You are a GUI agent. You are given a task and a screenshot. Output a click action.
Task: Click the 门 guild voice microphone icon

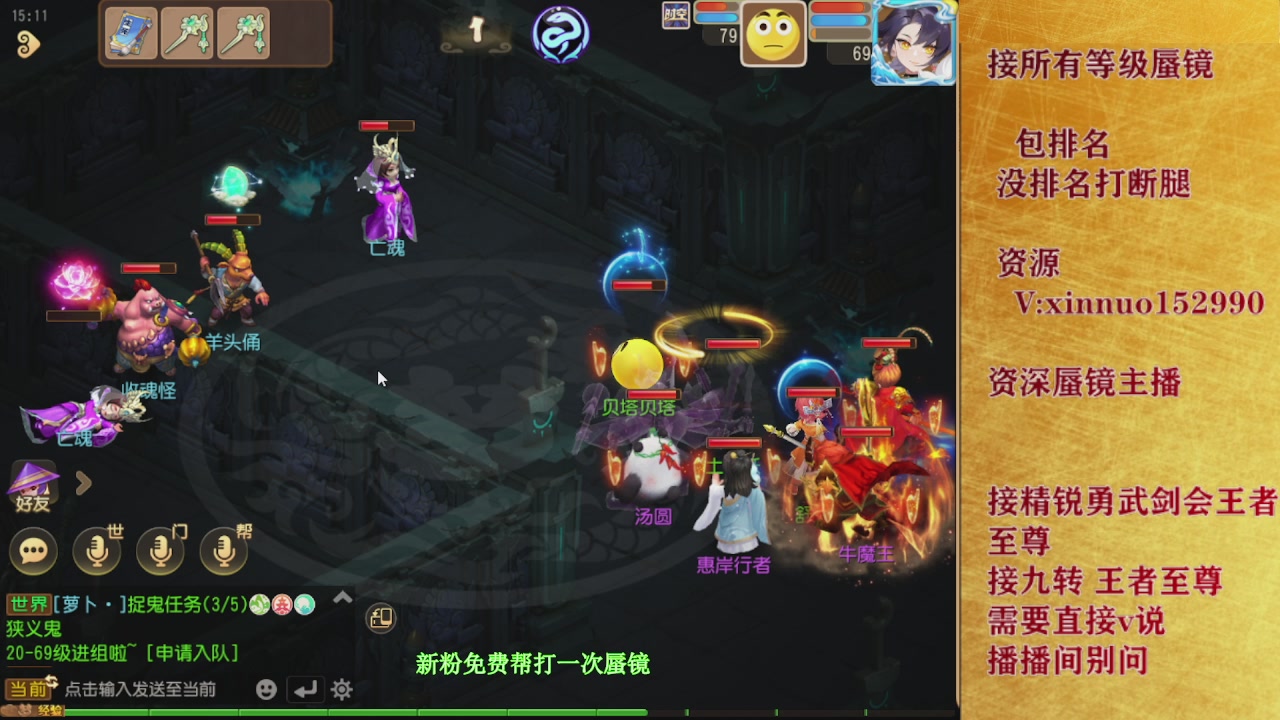[x=160, y=551]
